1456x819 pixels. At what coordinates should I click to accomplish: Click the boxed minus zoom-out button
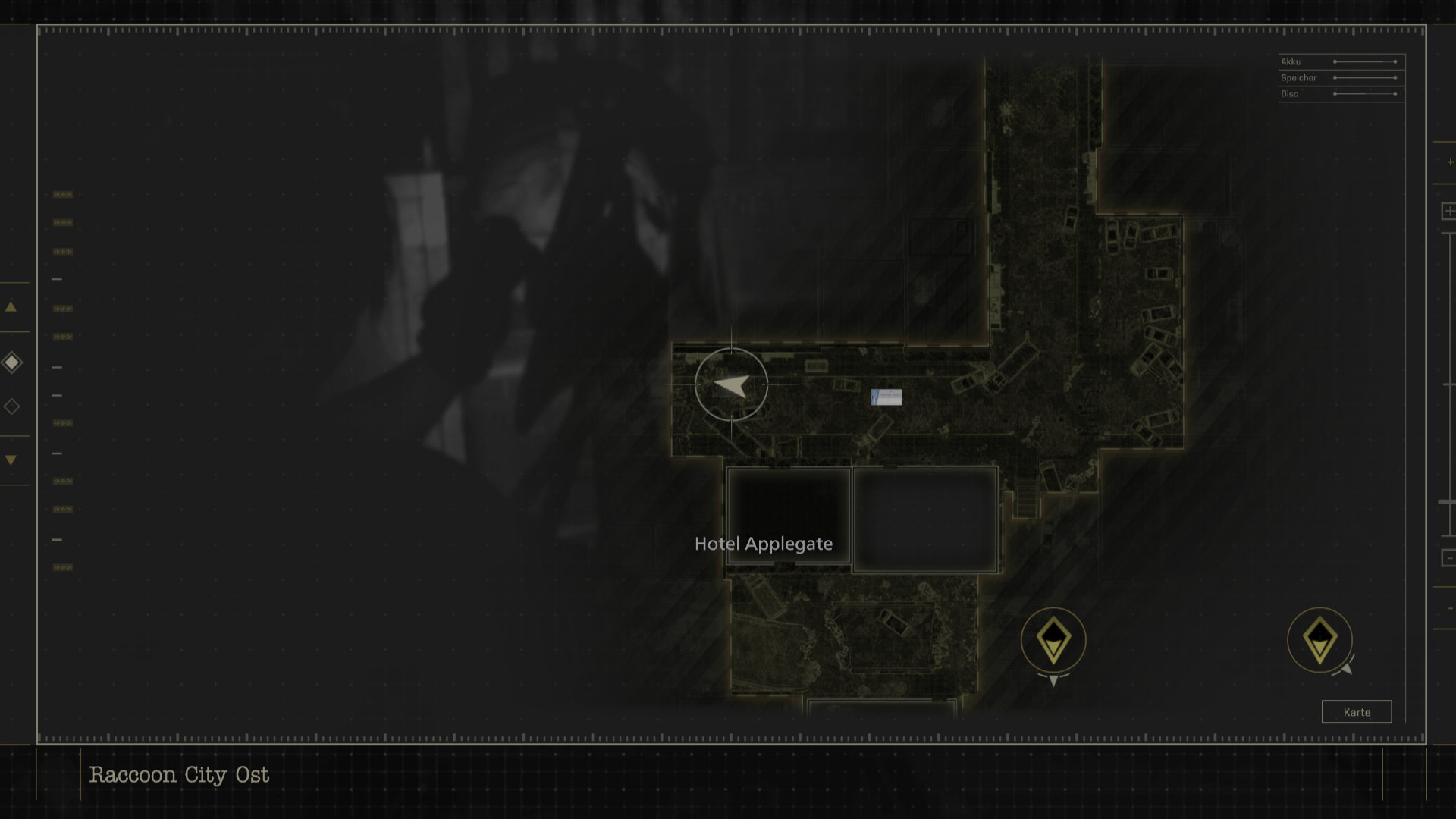click(1448, 558)
